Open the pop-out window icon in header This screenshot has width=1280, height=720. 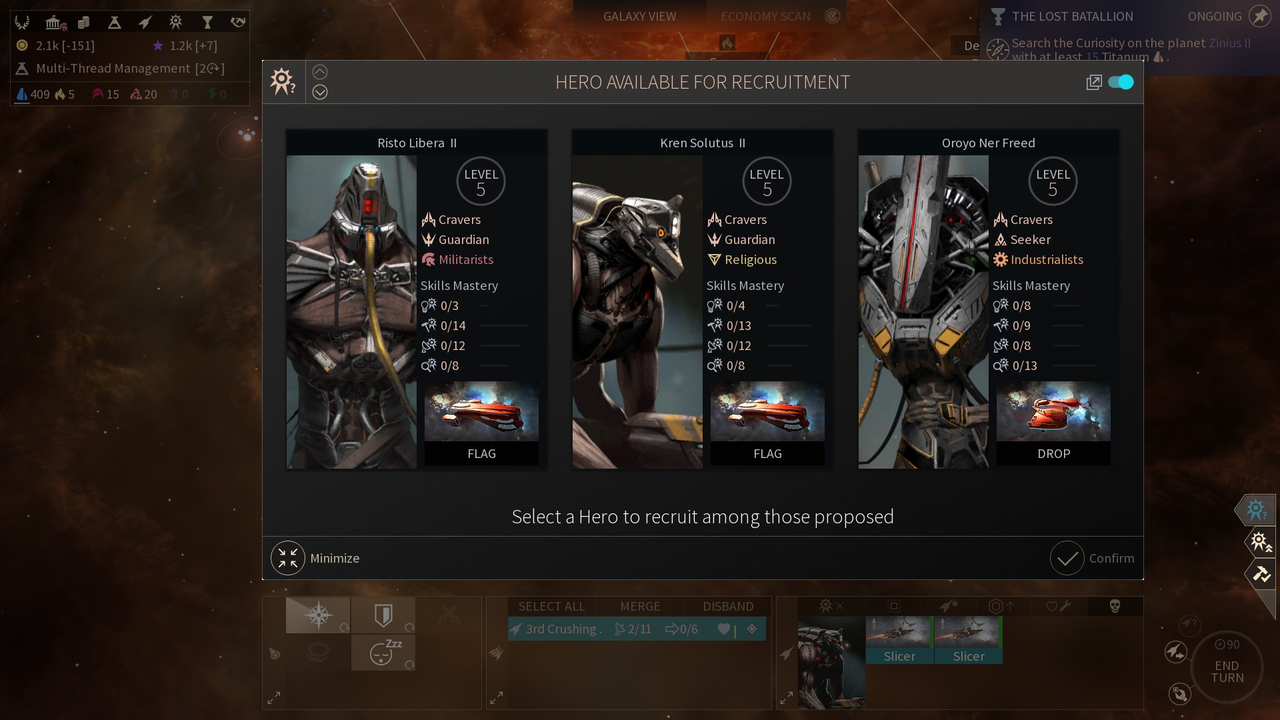click(x=1094, y=83)
